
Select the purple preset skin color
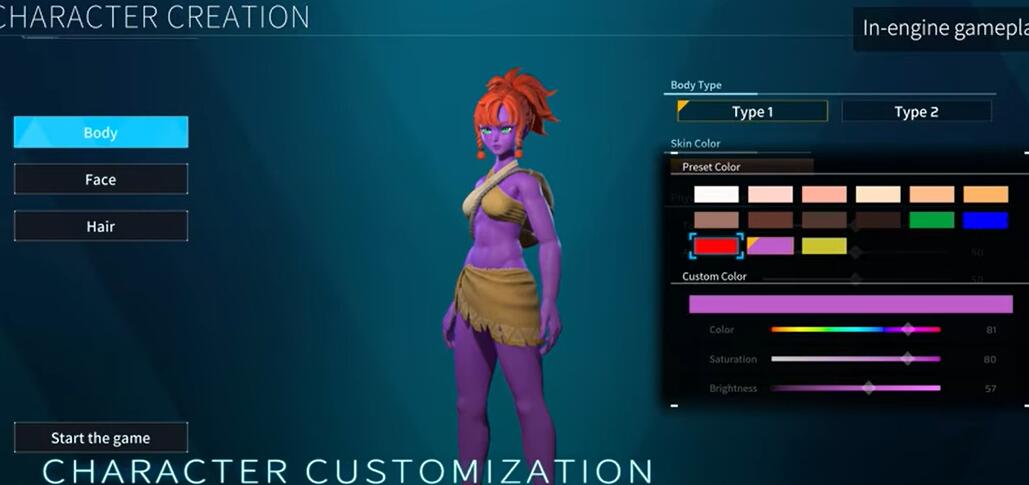pyautogui.click(x=770, y=246)
